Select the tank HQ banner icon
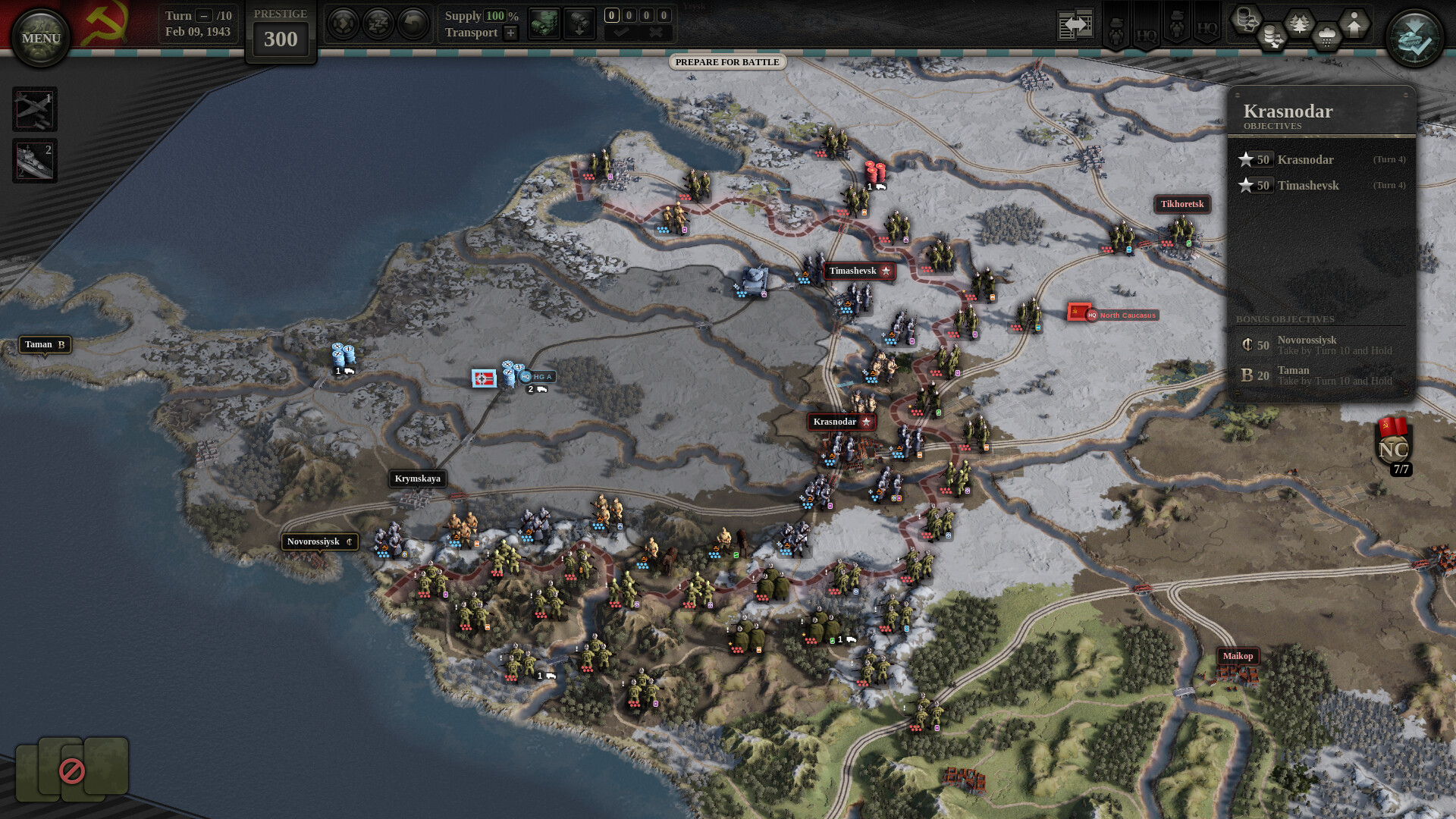The image size is (1456, 819). (x=1176, y=27)
